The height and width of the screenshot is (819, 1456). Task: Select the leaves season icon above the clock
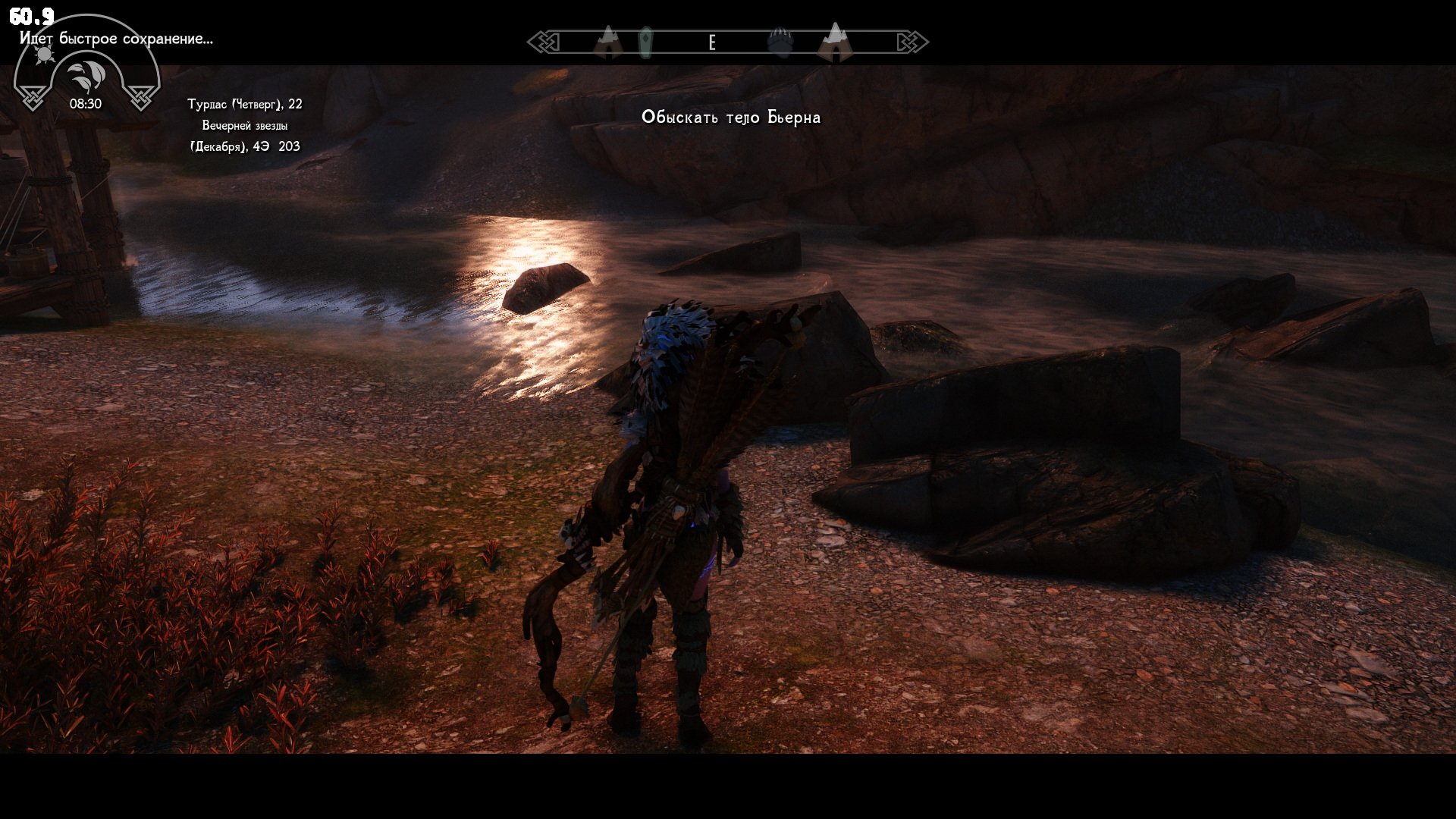(85, 77)
